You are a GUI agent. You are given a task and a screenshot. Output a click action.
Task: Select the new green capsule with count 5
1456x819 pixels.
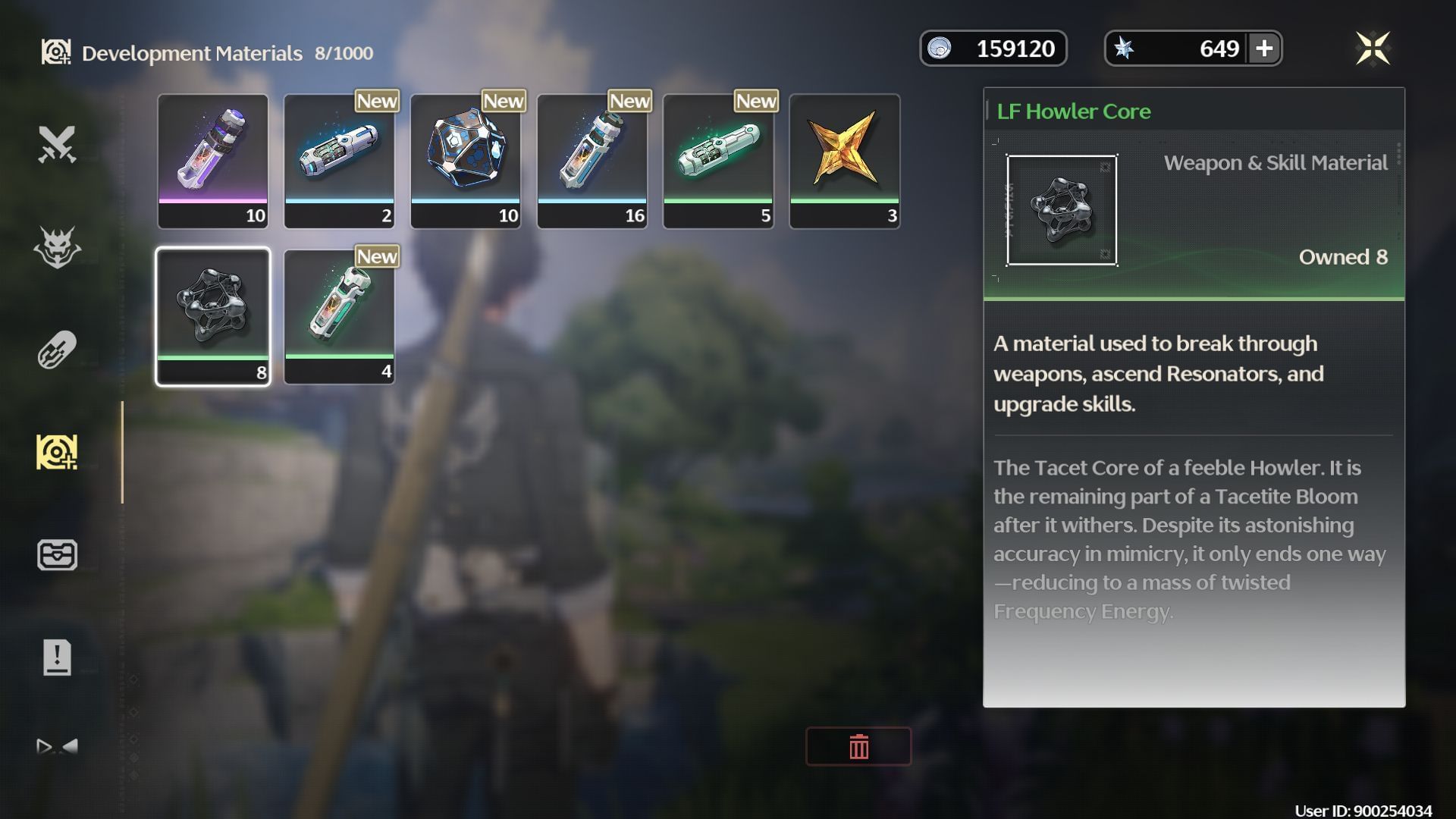point(717,159)
